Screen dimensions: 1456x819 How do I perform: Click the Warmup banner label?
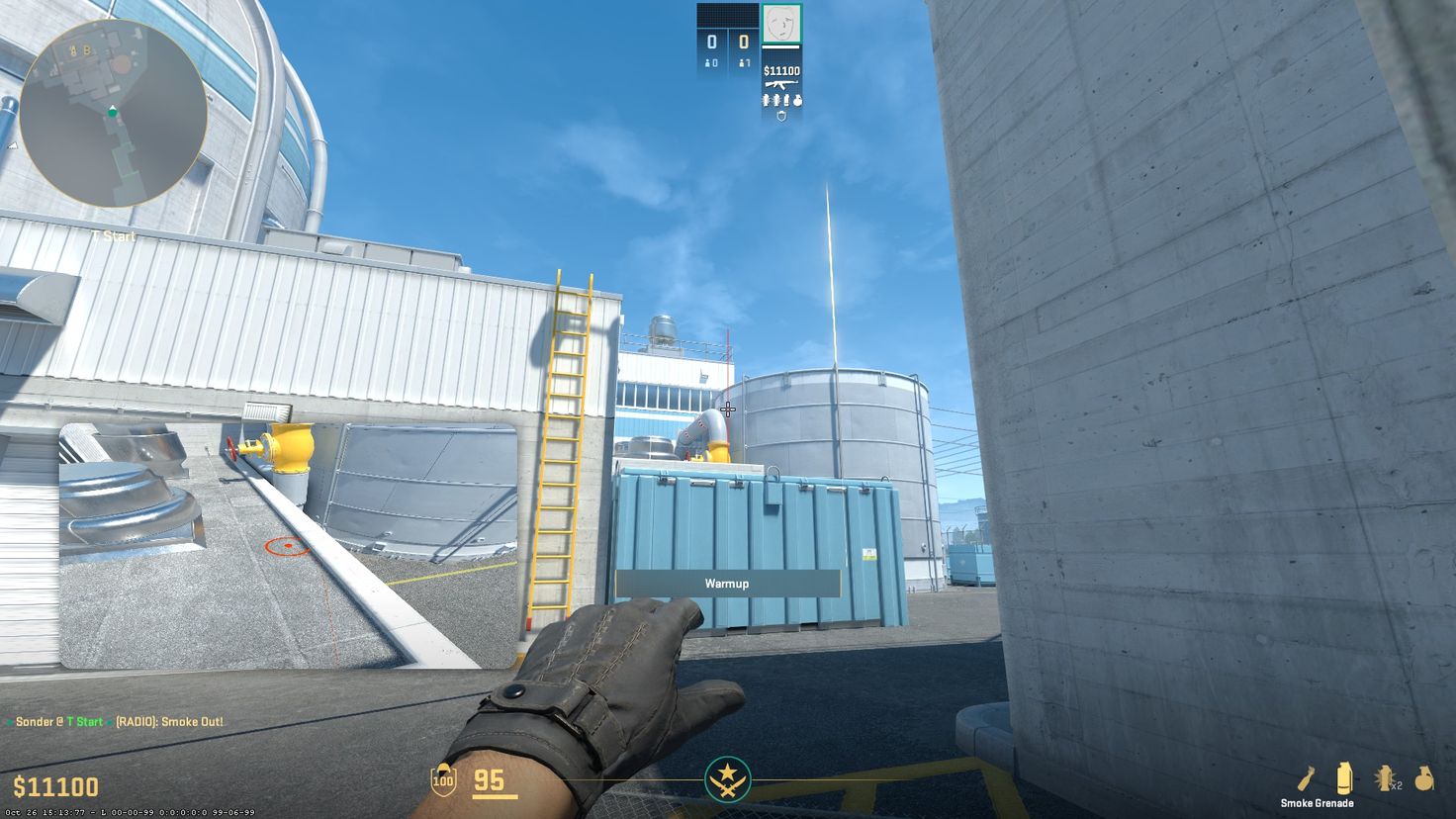[x=727, y=583]
